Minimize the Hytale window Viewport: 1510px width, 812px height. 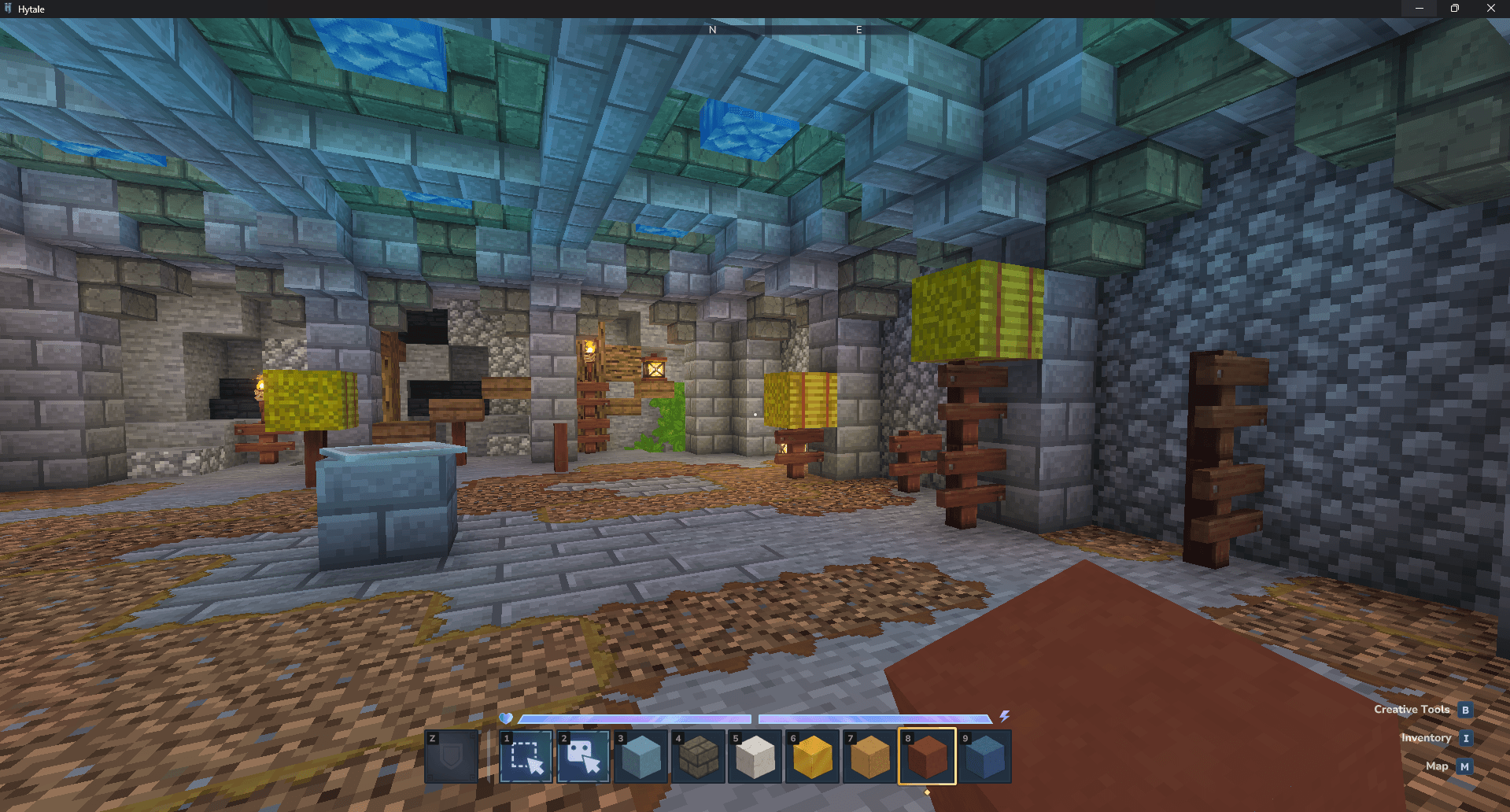pos(1419,9)
